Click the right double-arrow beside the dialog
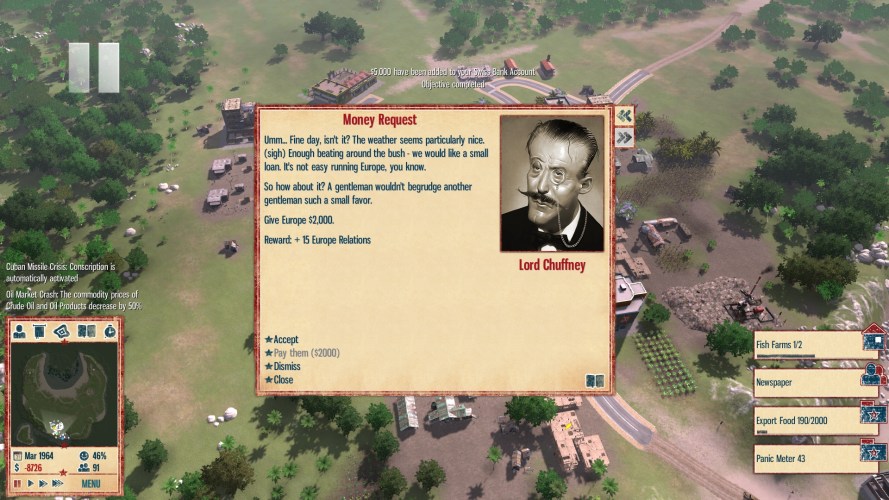Image resolution: width=889 pixels, height=500 pixels. click(x=624, y=138)
